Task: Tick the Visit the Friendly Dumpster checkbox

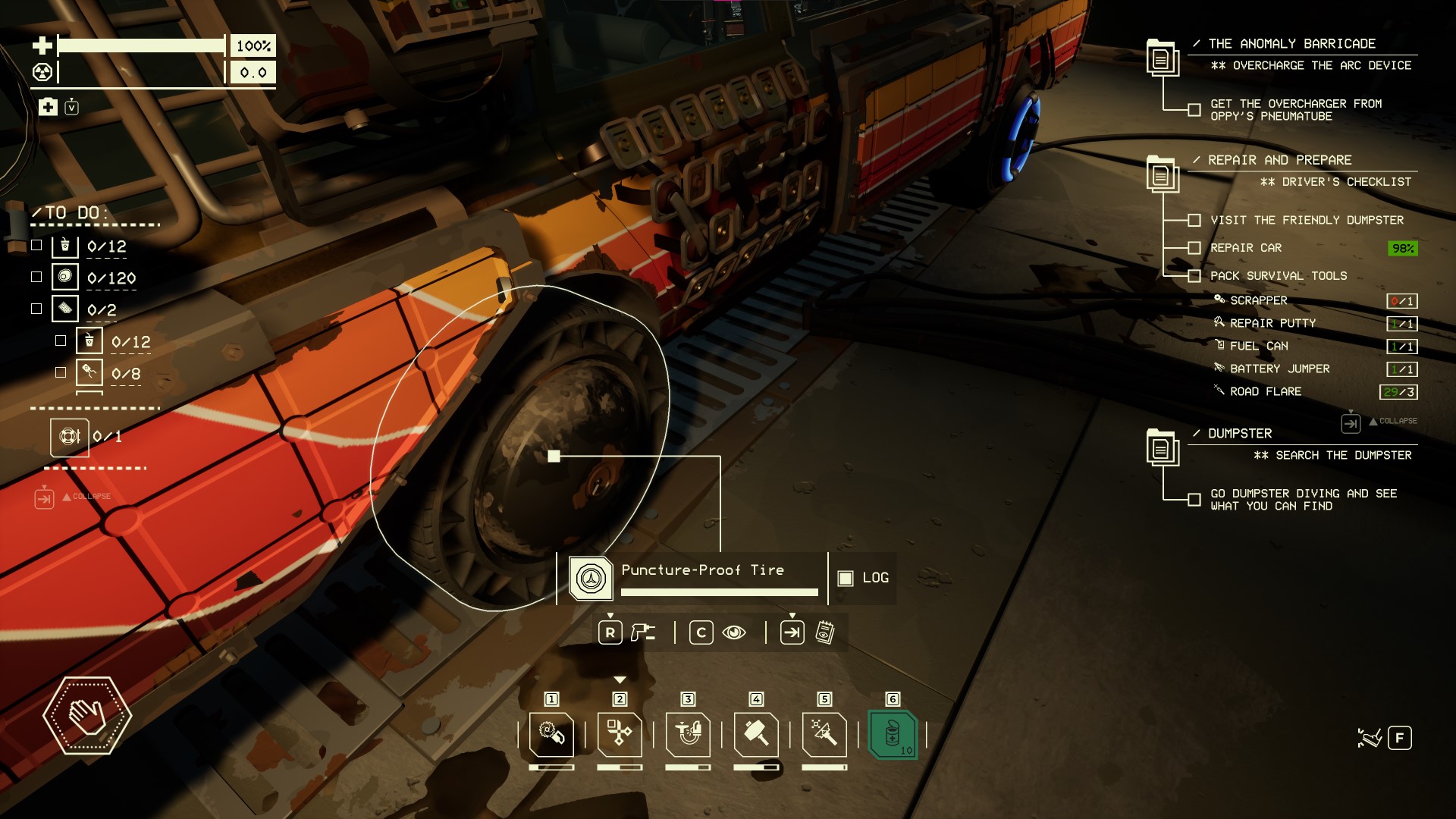Action: click(1194, 221)
